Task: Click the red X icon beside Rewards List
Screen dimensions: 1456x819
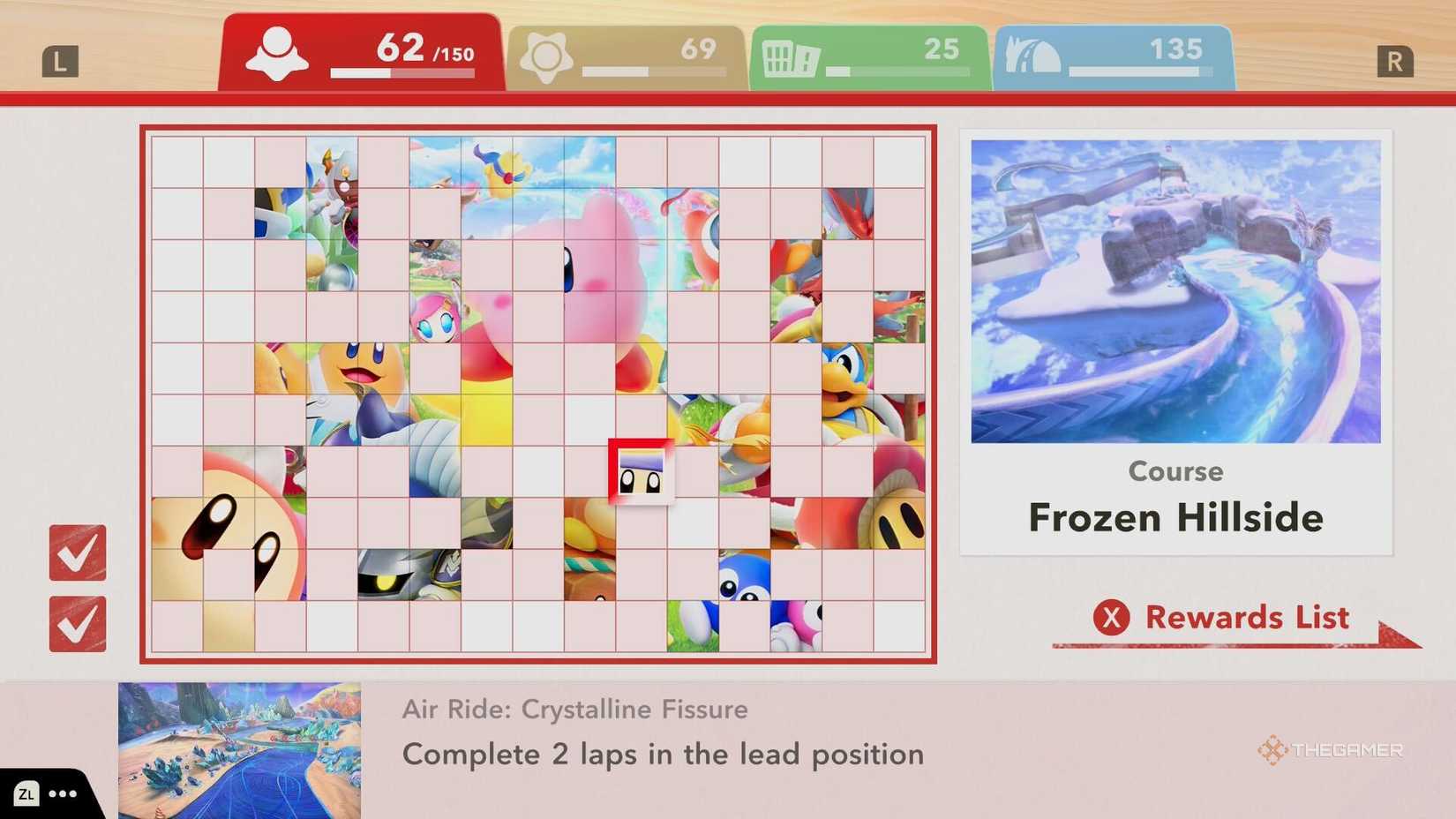Action: (x=1112, y=619)
